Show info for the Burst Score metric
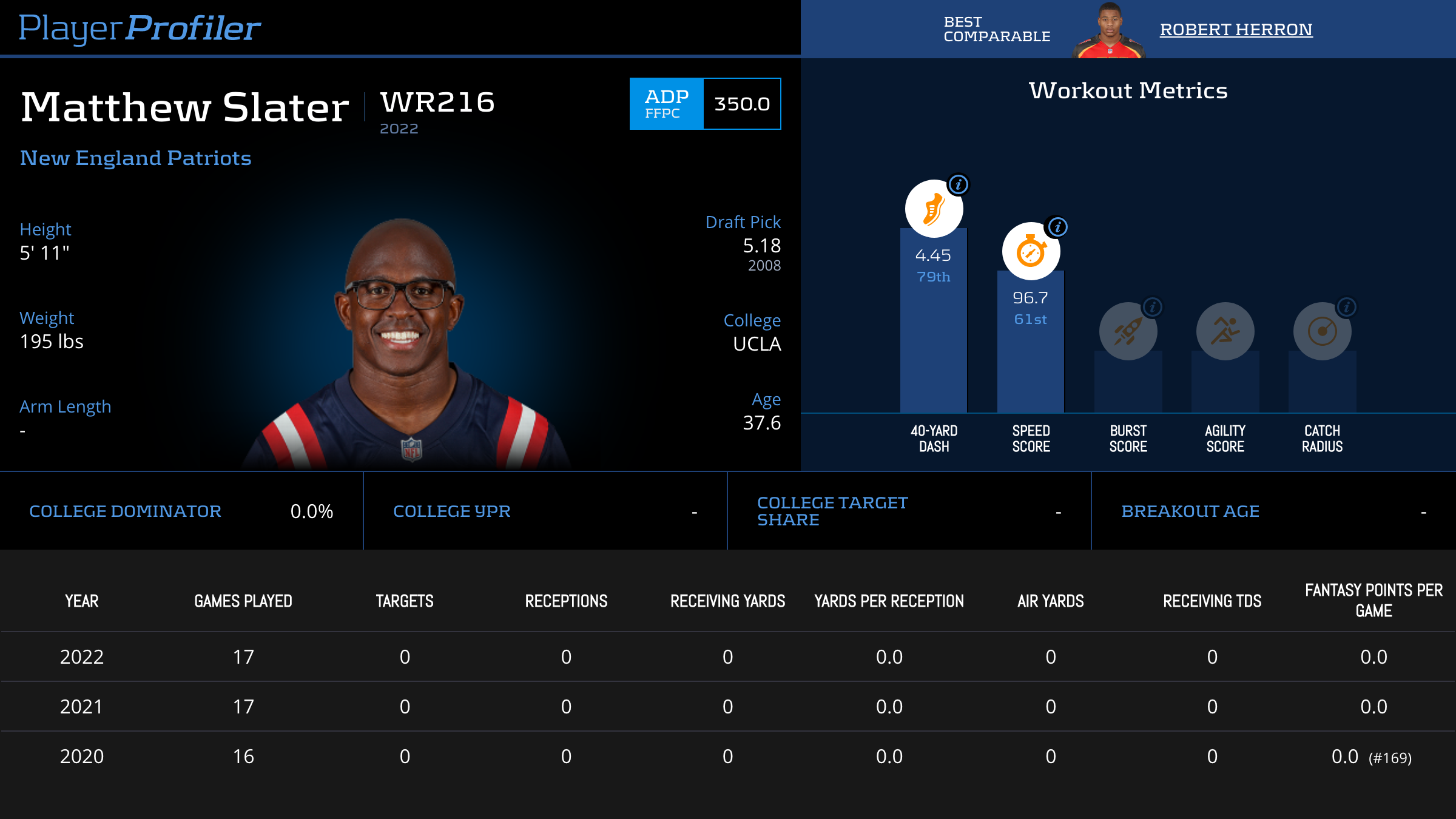 point(1153,307)
